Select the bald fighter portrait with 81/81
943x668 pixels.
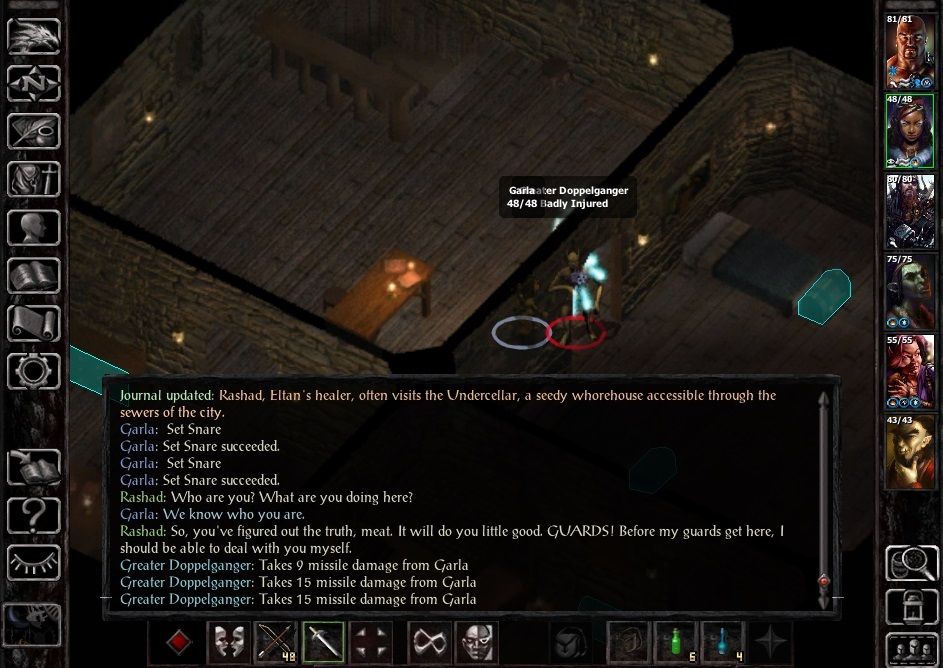[910, 52]
